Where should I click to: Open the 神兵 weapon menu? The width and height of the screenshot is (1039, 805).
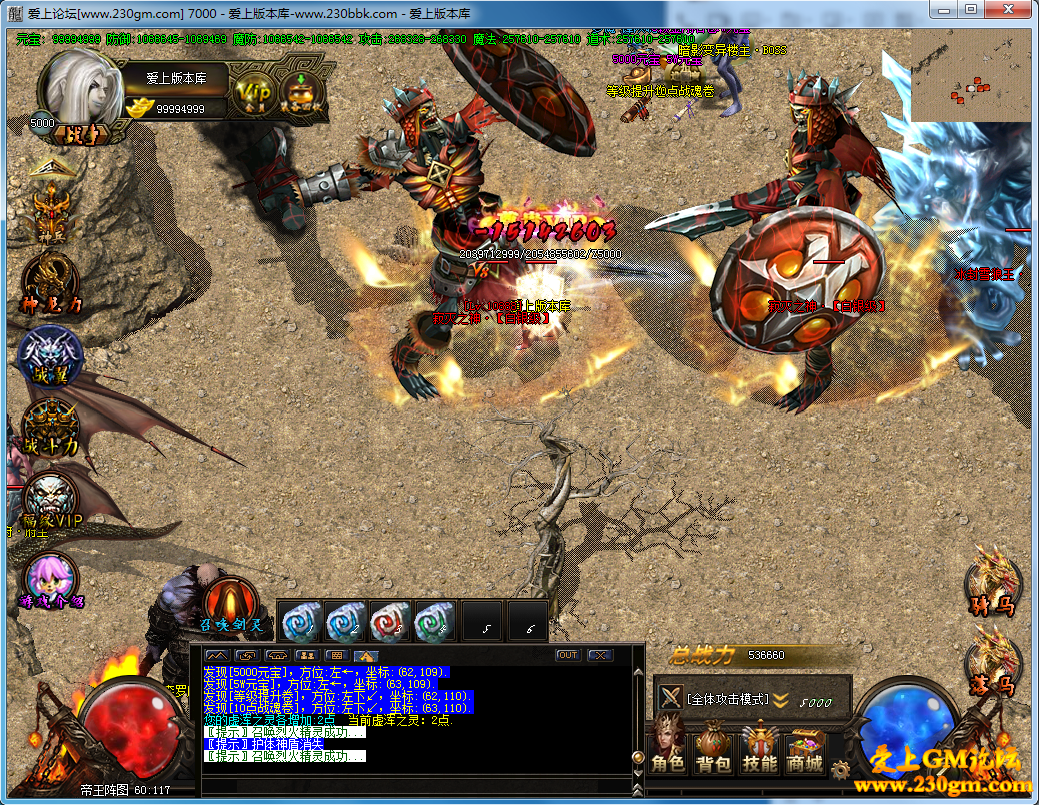(x=52, y=210)
